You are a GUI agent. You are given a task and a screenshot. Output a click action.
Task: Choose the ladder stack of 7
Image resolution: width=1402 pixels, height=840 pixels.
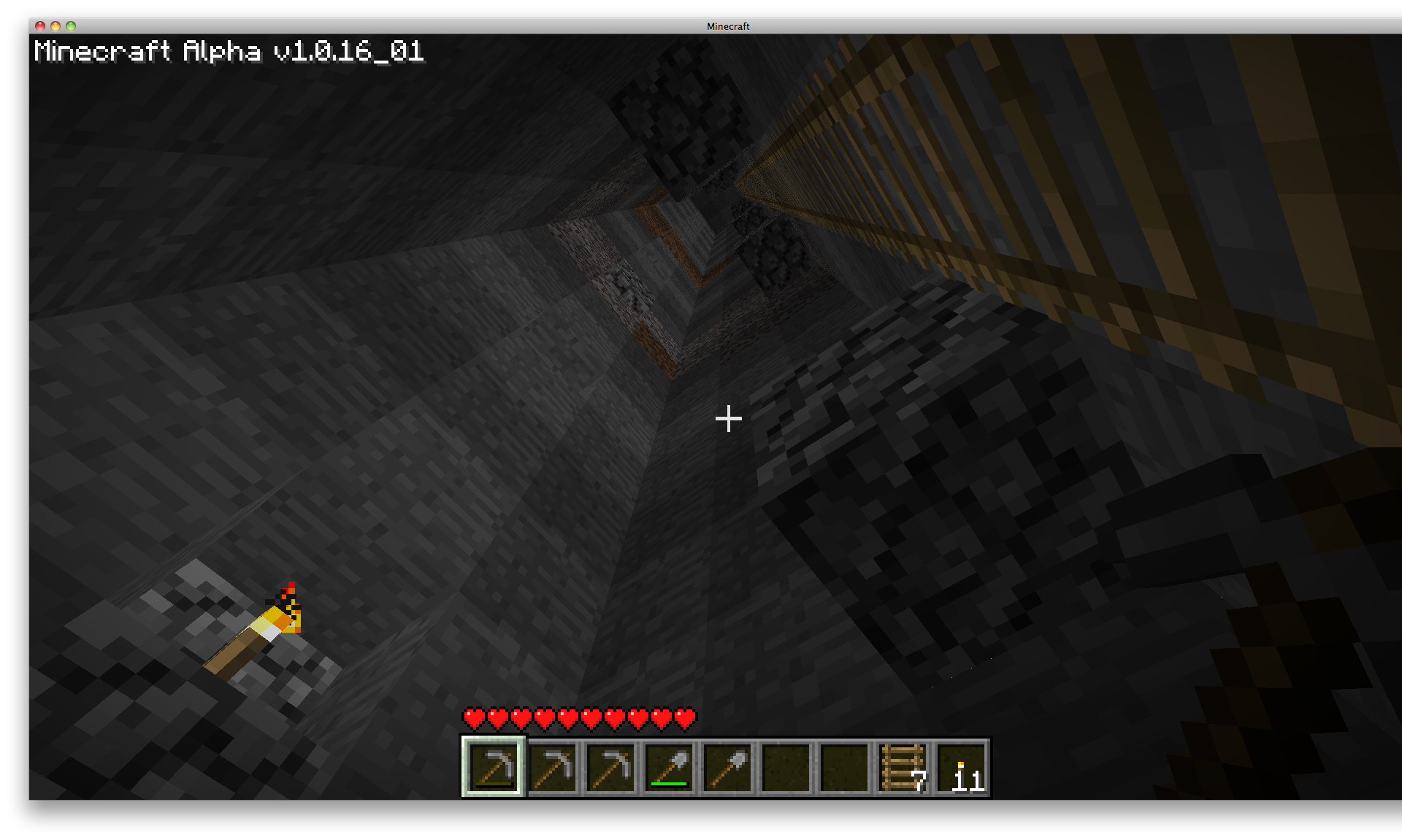(903, 767)
